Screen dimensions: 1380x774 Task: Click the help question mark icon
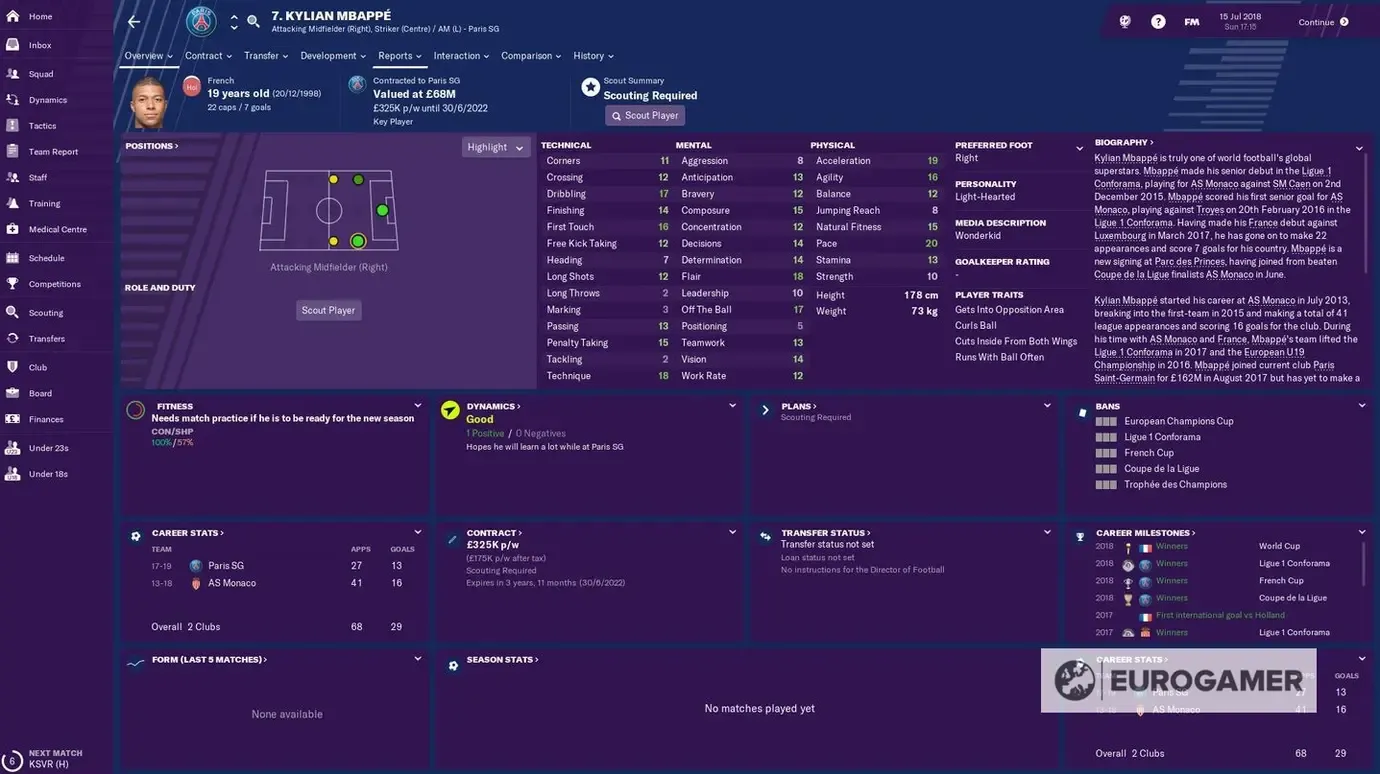(x=1157, y=21)
